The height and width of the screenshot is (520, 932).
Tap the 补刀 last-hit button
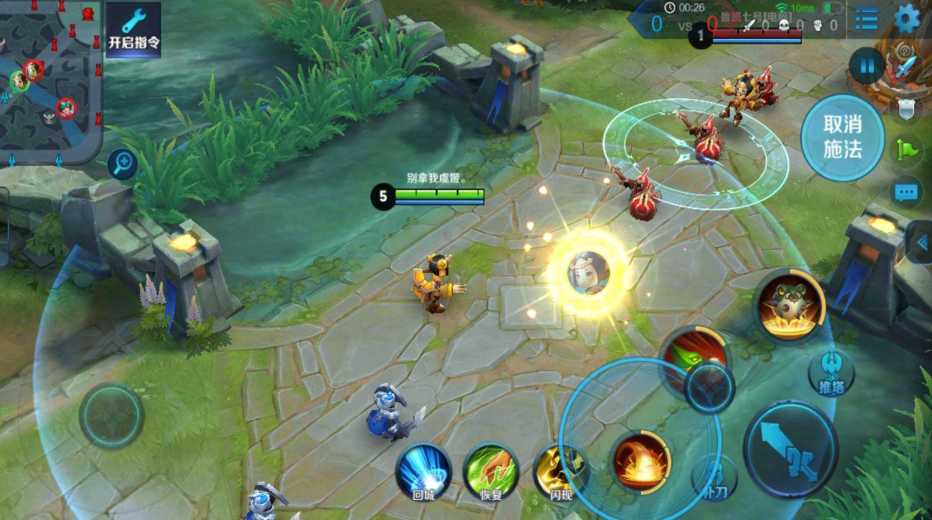[x=715, y=478]
